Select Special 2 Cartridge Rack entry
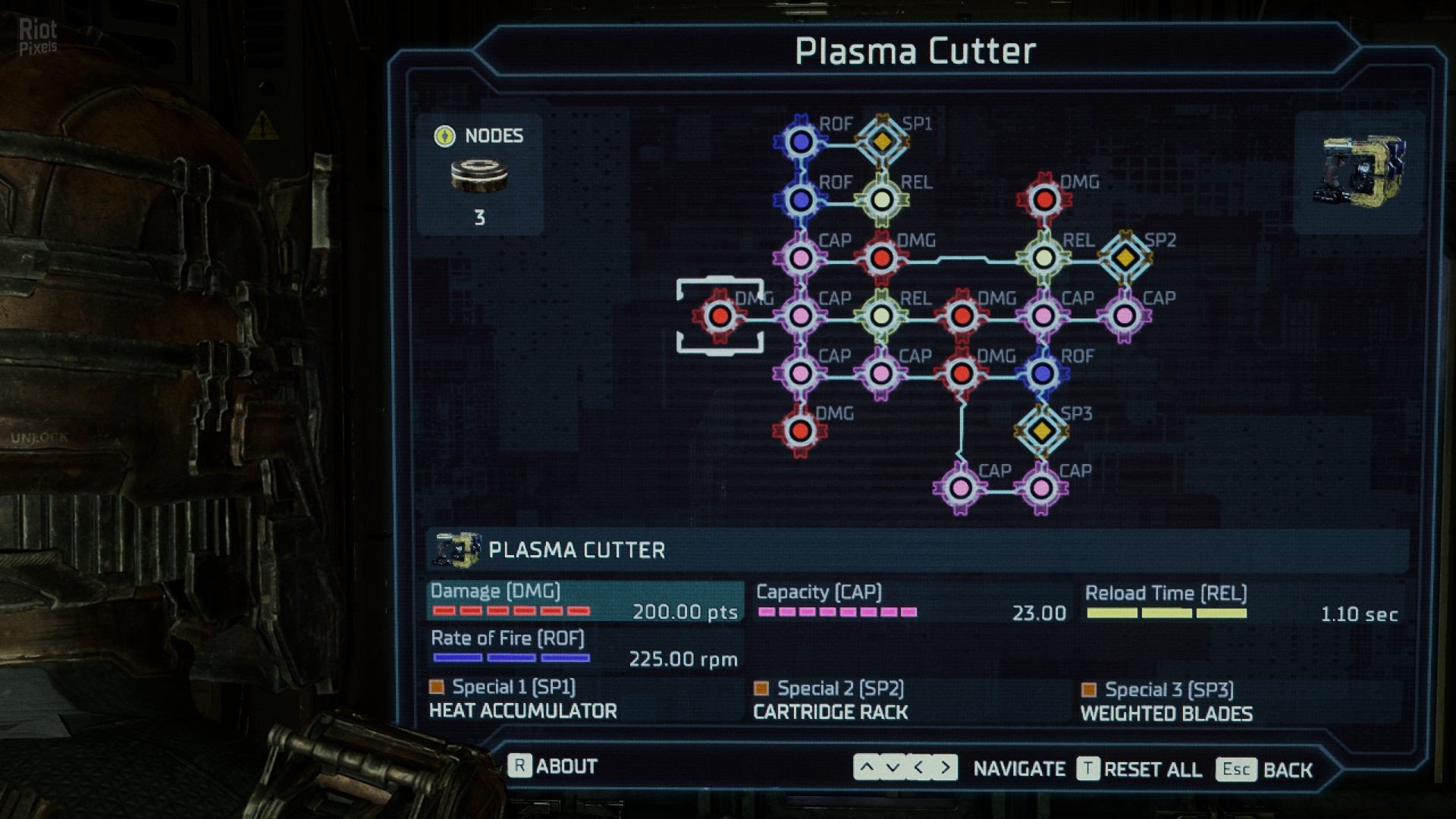This screenshot has width=1456, height=819. pos(831,701)
